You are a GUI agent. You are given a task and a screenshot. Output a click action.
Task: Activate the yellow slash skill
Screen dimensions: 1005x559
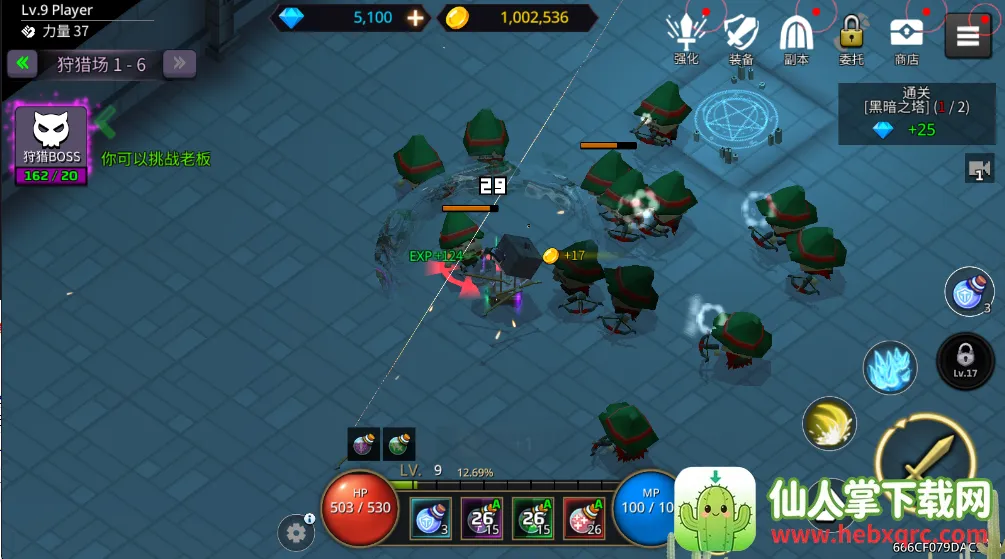point(829,424)
